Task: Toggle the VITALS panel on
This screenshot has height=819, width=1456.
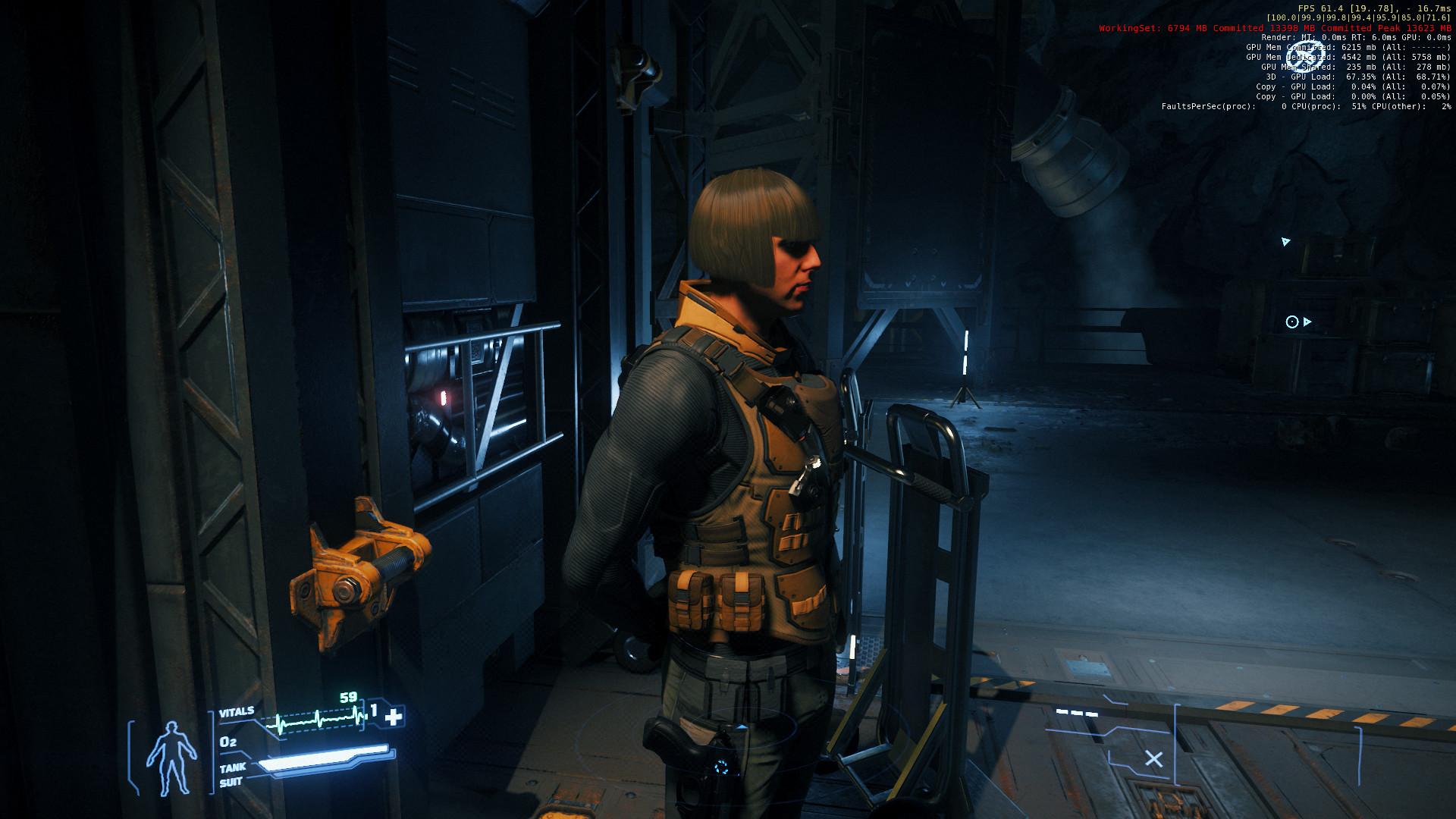Action: coord(238,712)
